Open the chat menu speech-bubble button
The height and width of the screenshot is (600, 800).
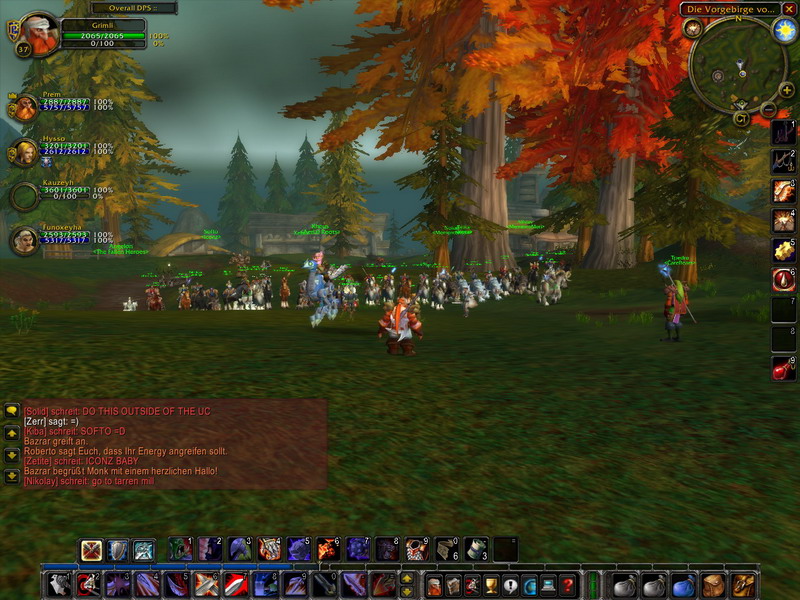pyautogui.click(x=11, y=410)
